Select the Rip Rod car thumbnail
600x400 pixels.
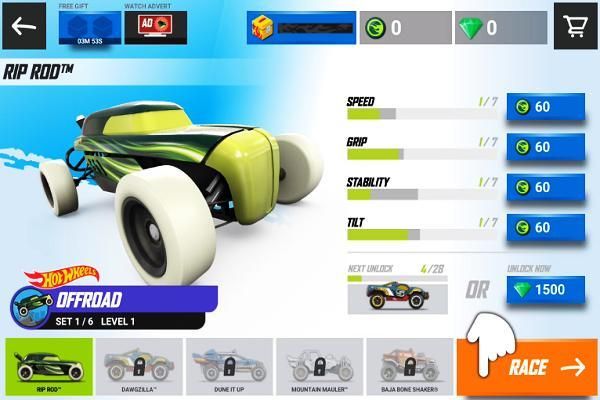49,367
